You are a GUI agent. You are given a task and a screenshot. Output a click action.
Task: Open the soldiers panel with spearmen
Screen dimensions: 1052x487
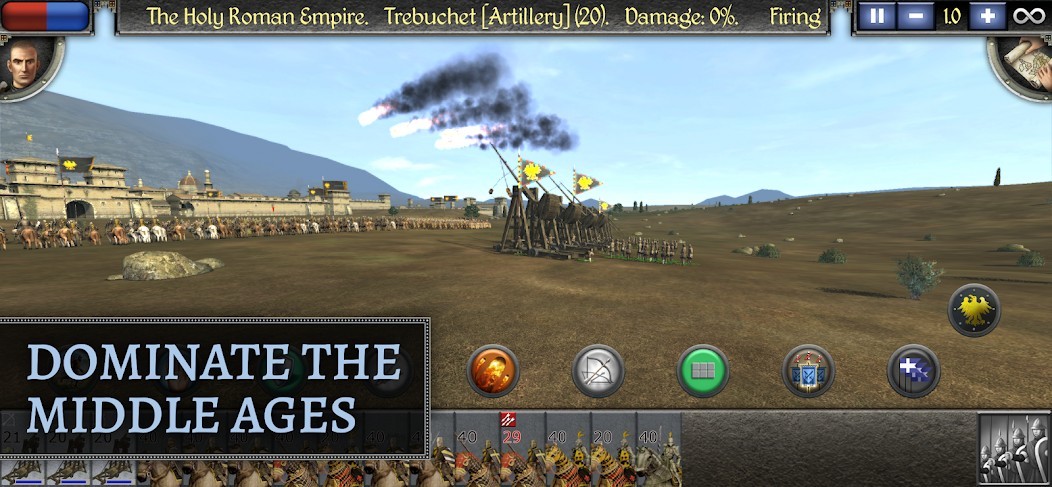(1013, 448)
